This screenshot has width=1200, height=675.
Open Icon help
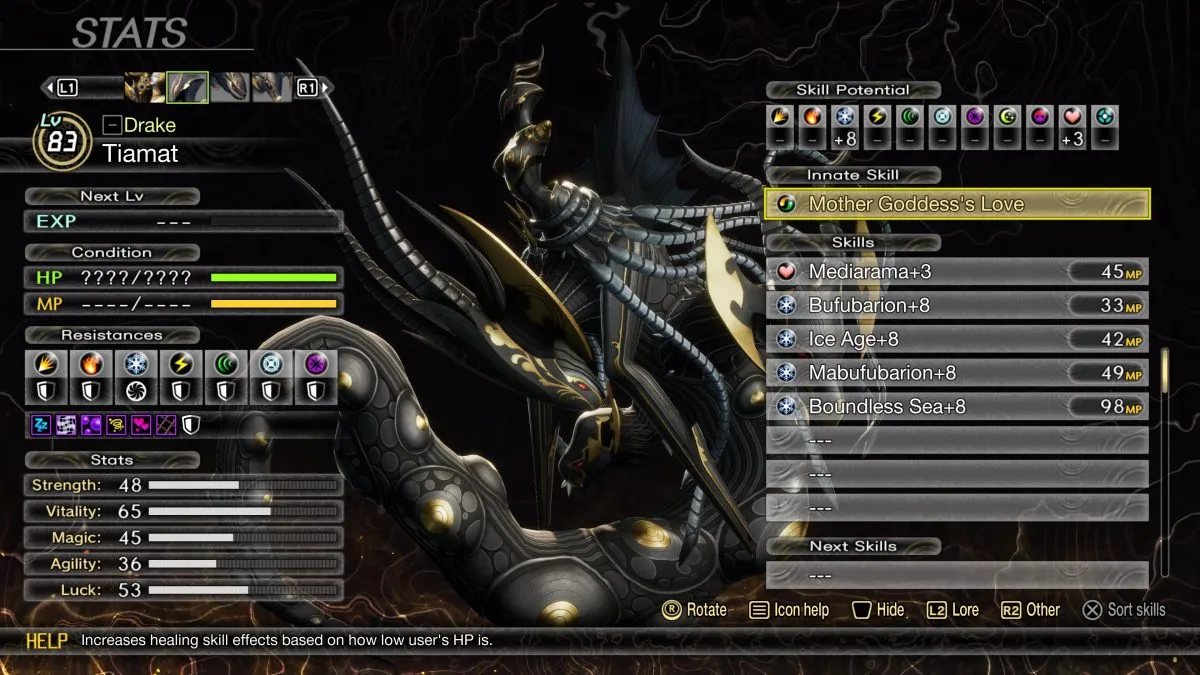pyautogui.click(x=789, y=610)
